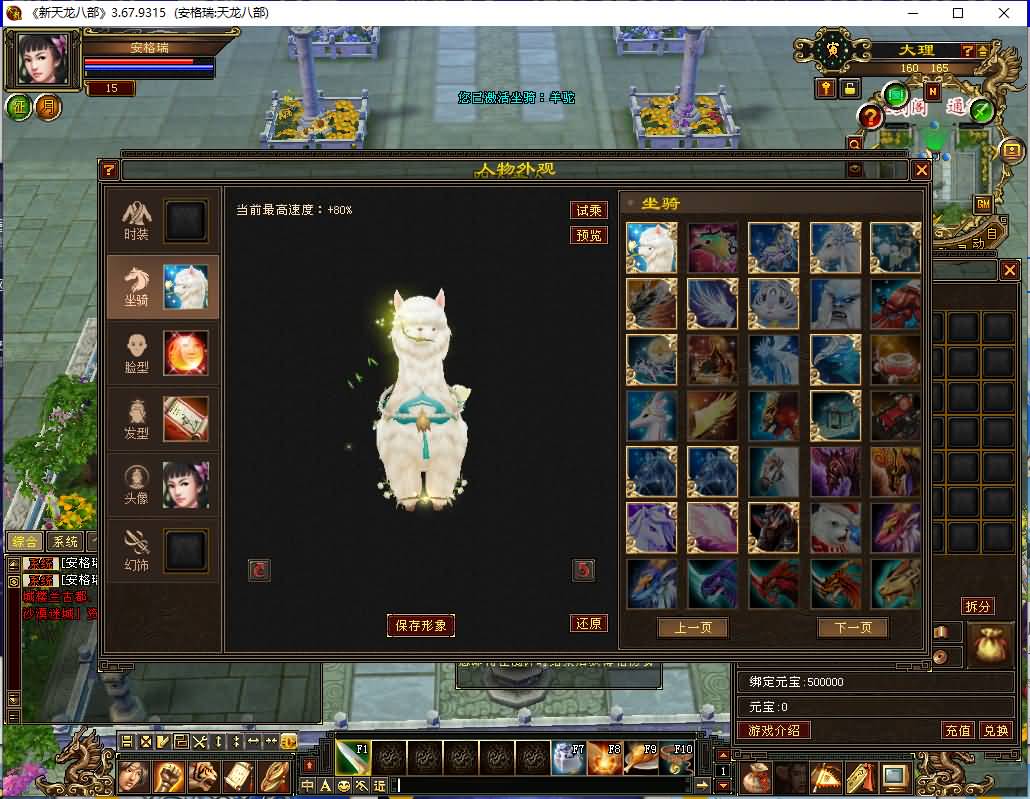The width and height of the screenshot is (1030, 799).
Task: Open the 幻饰 accessory category
Action: coord(162,549)
